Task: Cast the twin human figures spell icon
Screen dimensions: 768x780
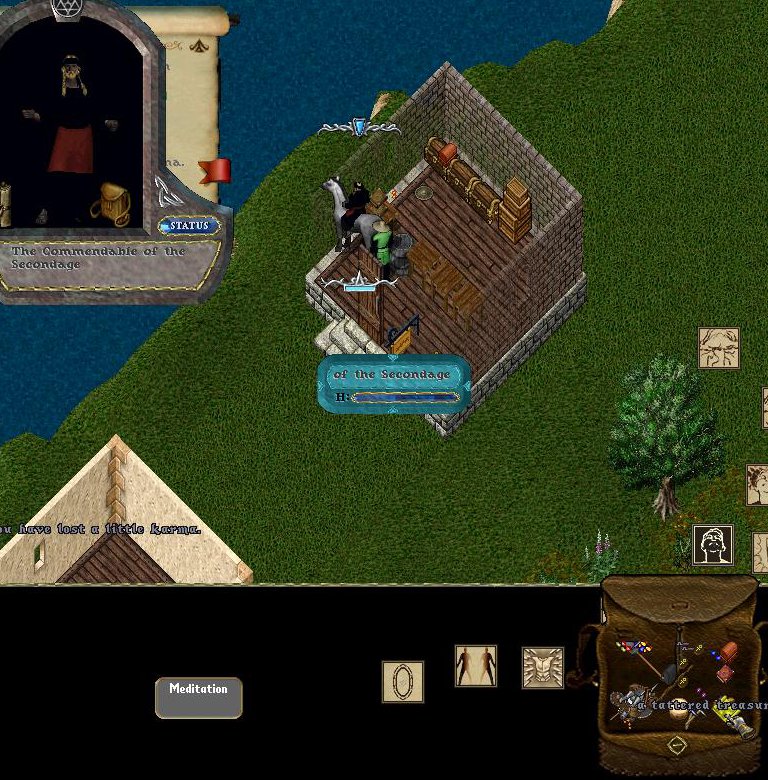Action: 476,666
